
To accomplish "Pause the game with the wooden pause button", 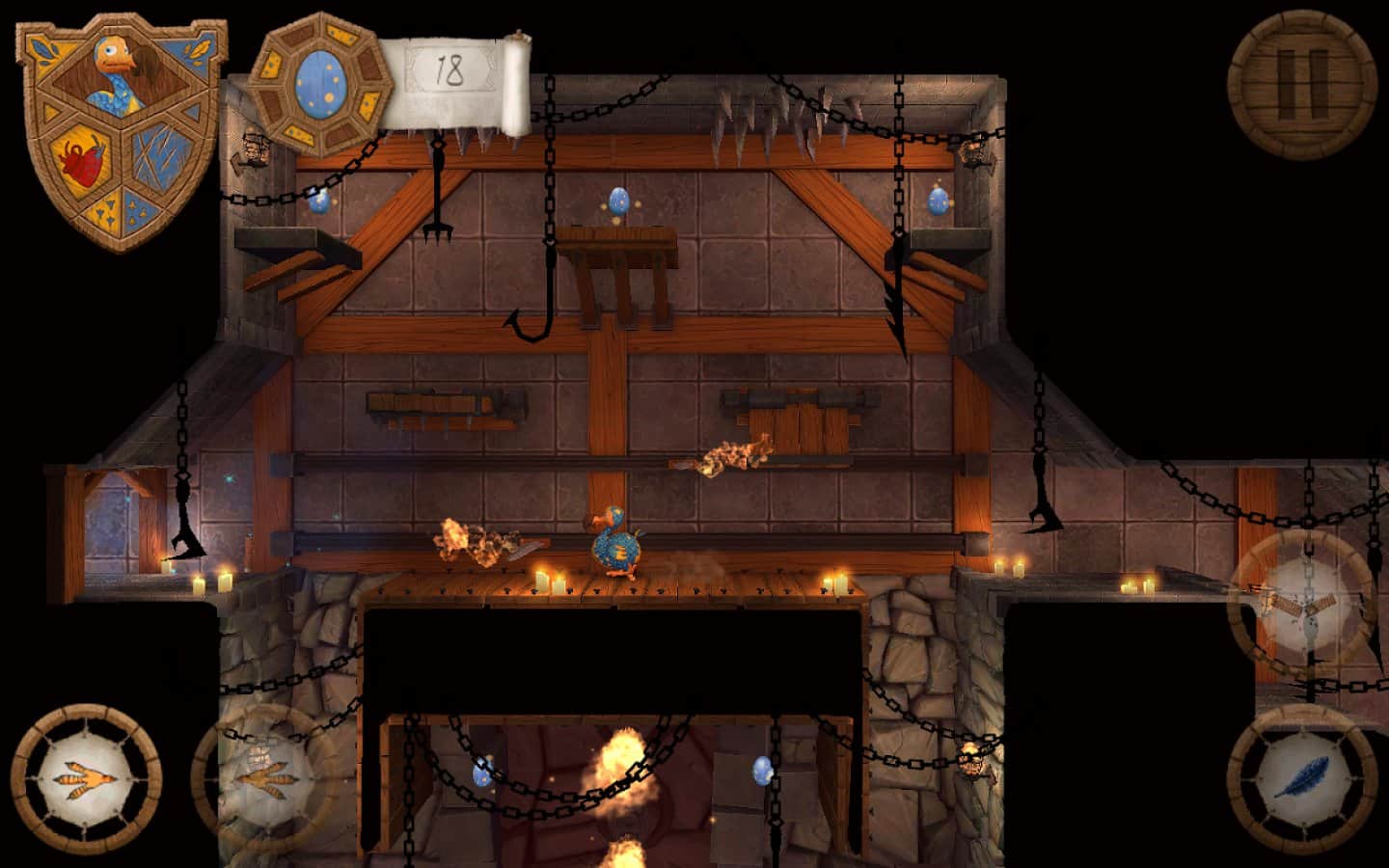I will 1302,83.
